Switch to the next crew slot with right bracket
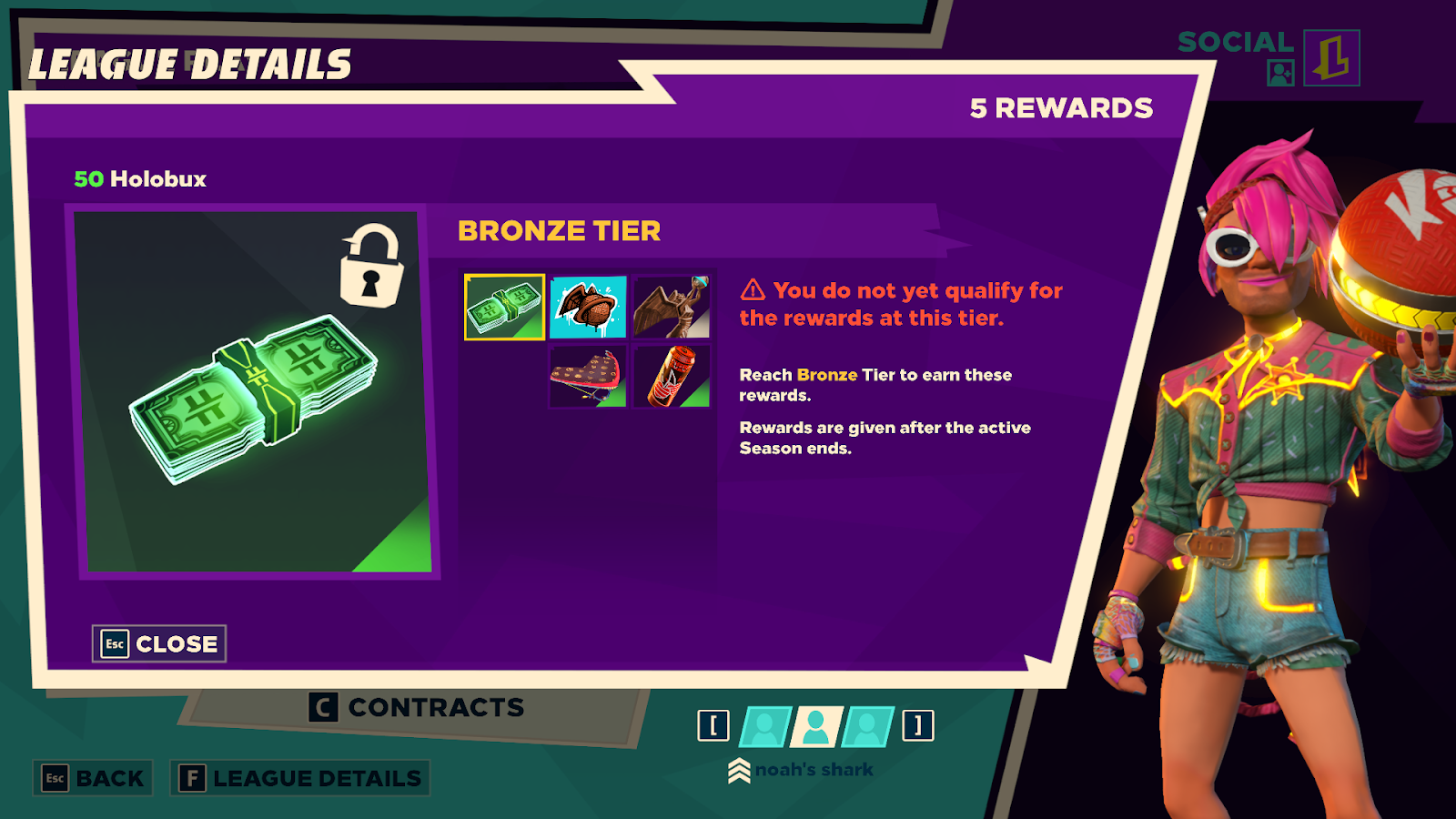The width and height of the screenshot is (1456, 819). [x=918, y=725]
